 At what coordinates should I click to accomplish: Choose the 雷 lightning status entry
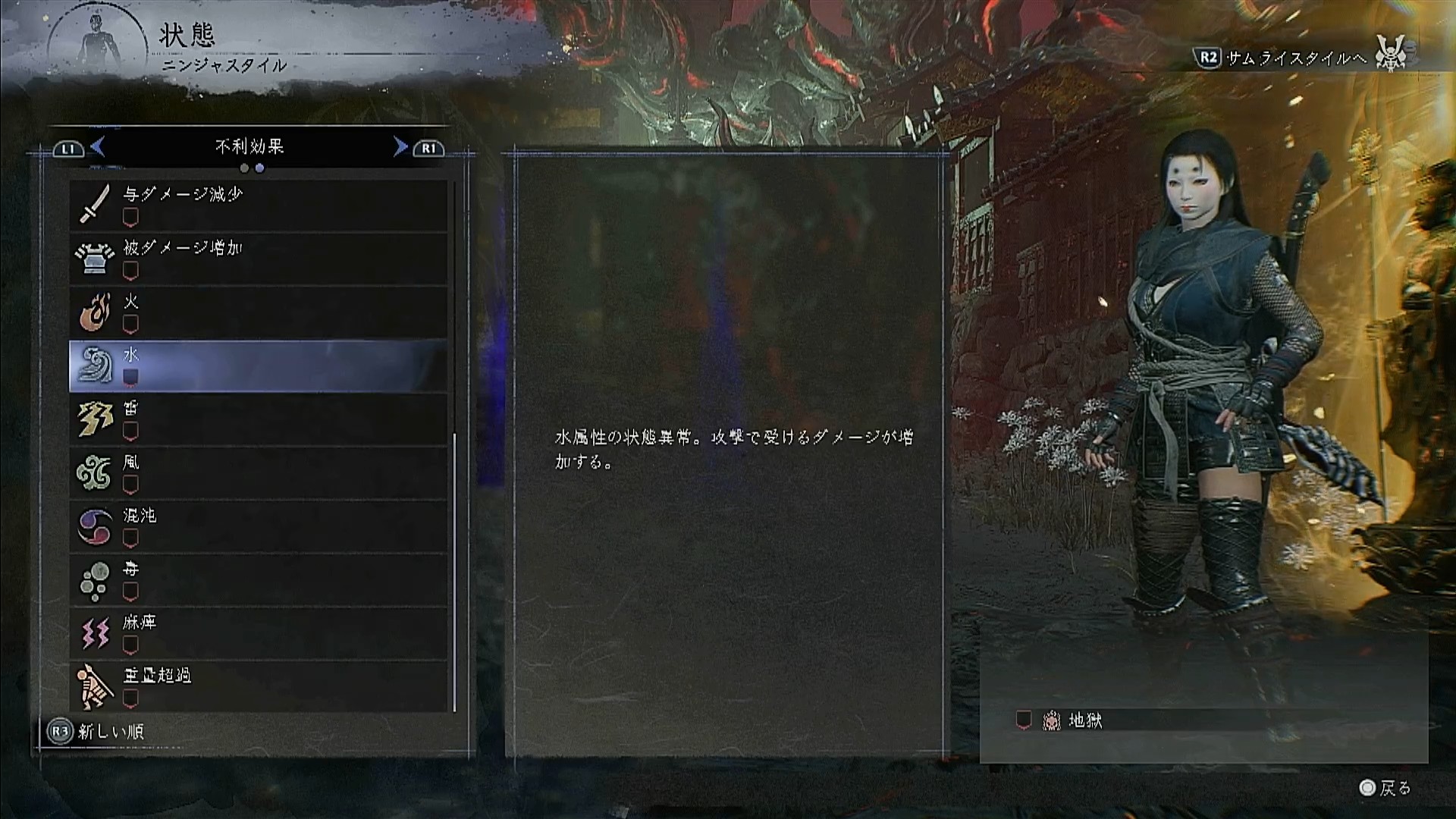[x=258, y=419]
